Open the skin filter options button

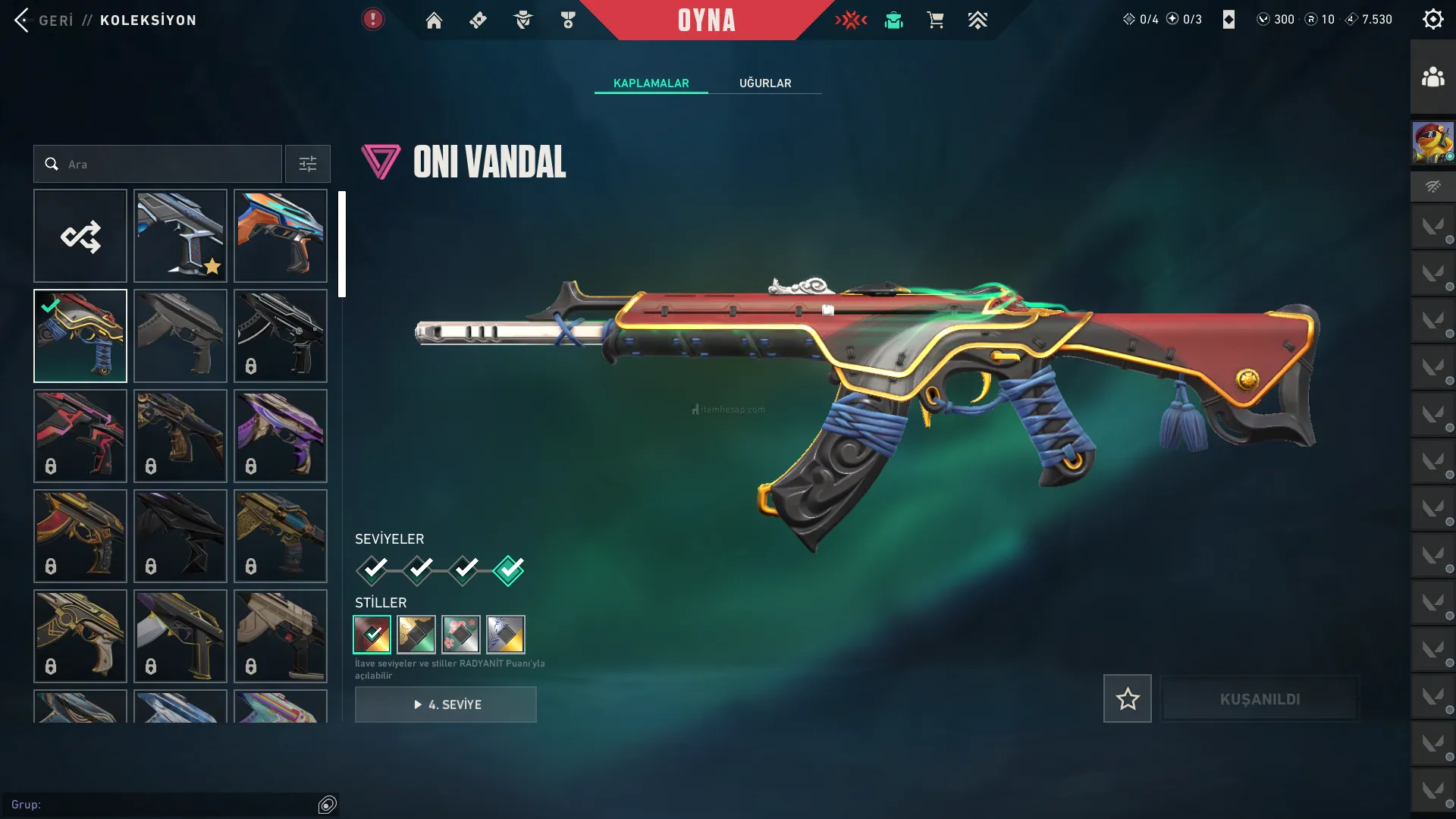click(x=308, y=164)
